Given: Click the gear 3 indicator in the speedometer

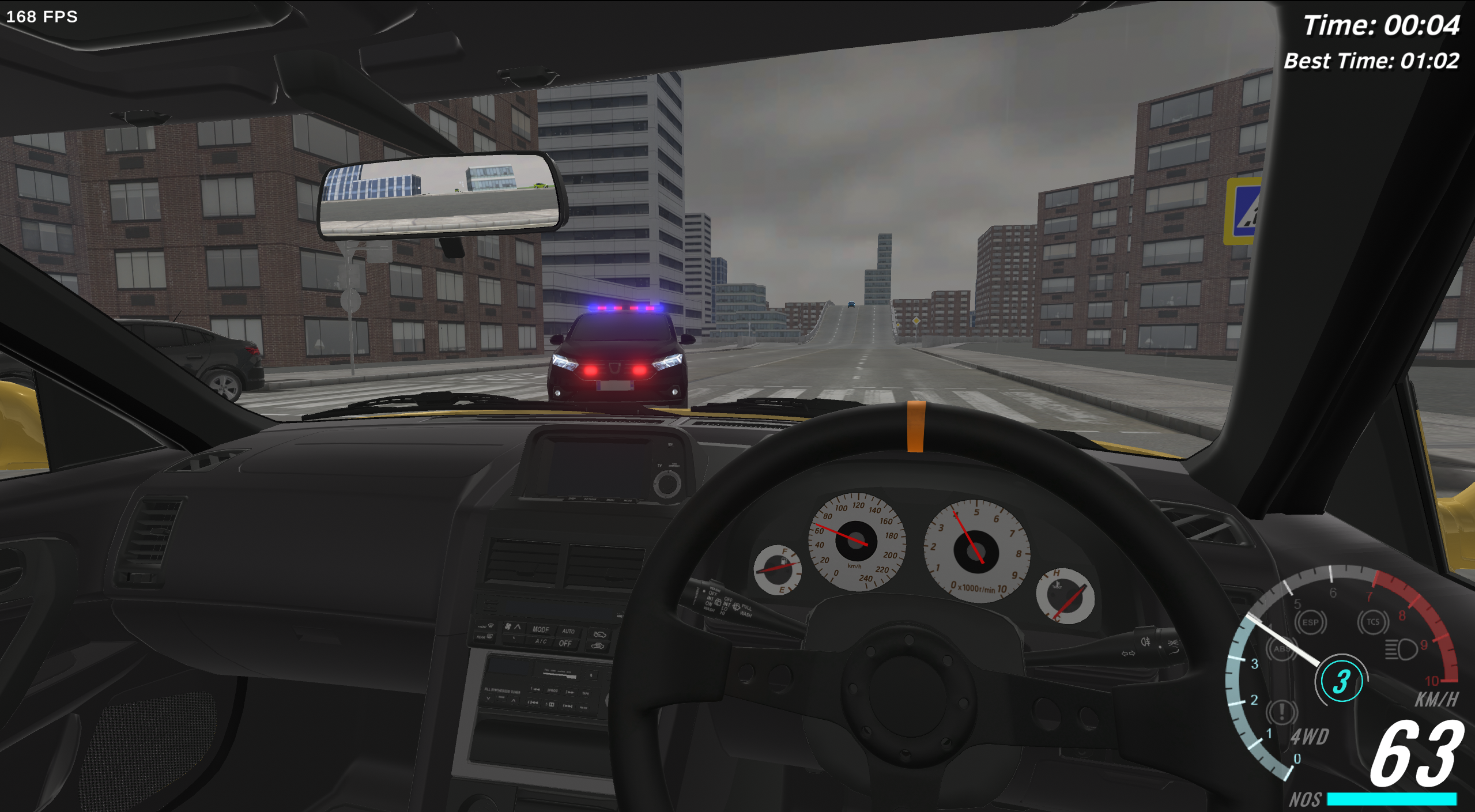Looking at the screenshot, I should coord(1342,681).
